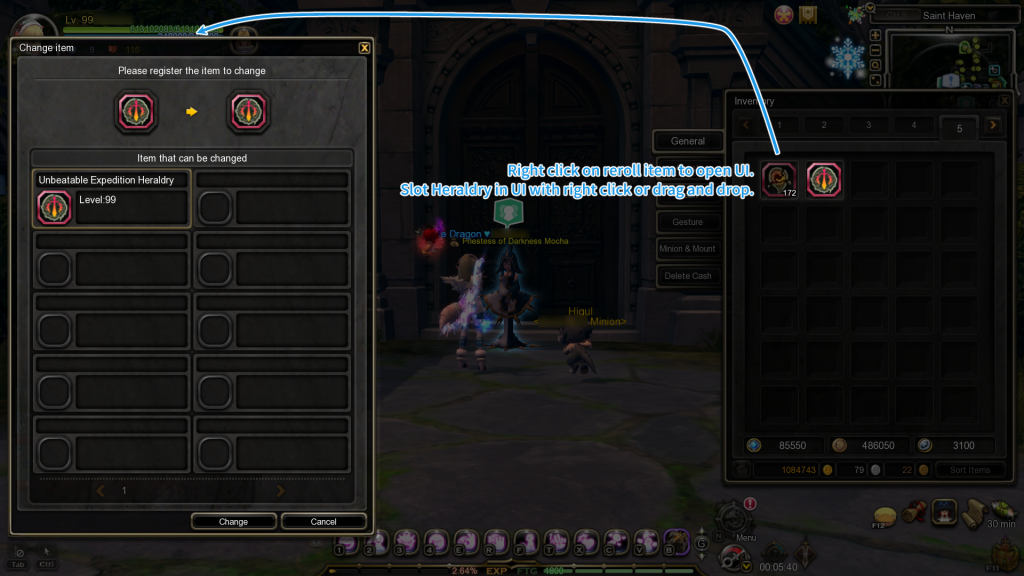The height and width of the screenshot is (576, 1024).
Task: Select the Unbeatable Expedition Heraldry entry
Action: click(x=111, y=198)
